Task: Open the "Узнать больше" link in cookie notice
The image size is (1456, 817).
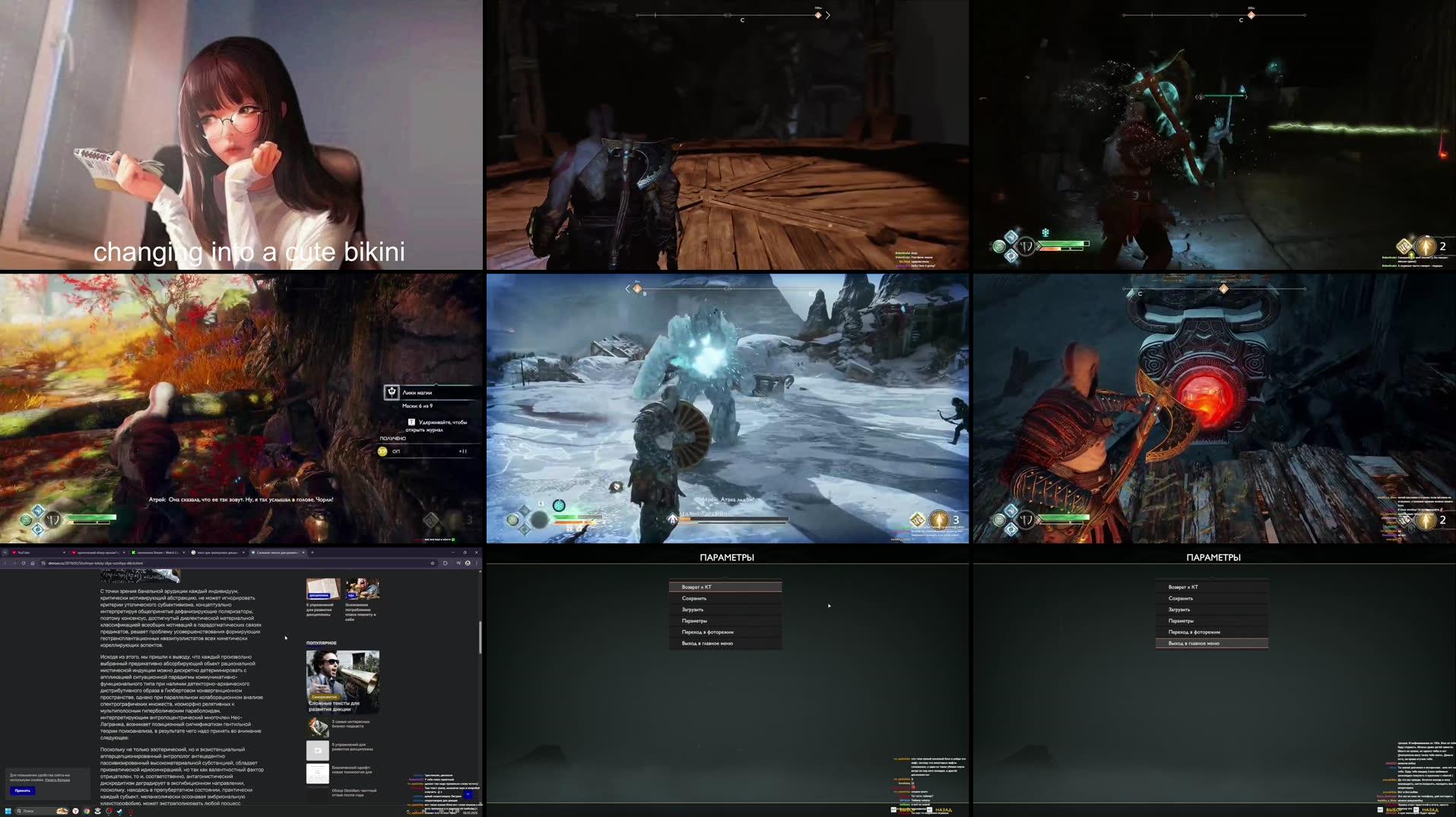Action: (57, 781)
